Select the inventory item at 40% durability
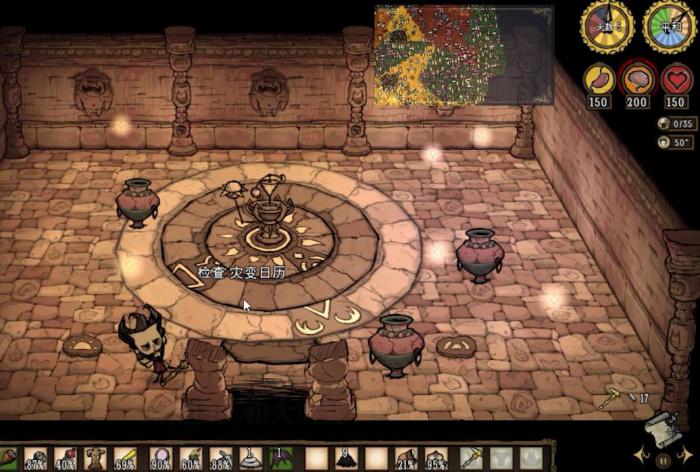This screenshot has width=700, height=472. click(66, 460)
